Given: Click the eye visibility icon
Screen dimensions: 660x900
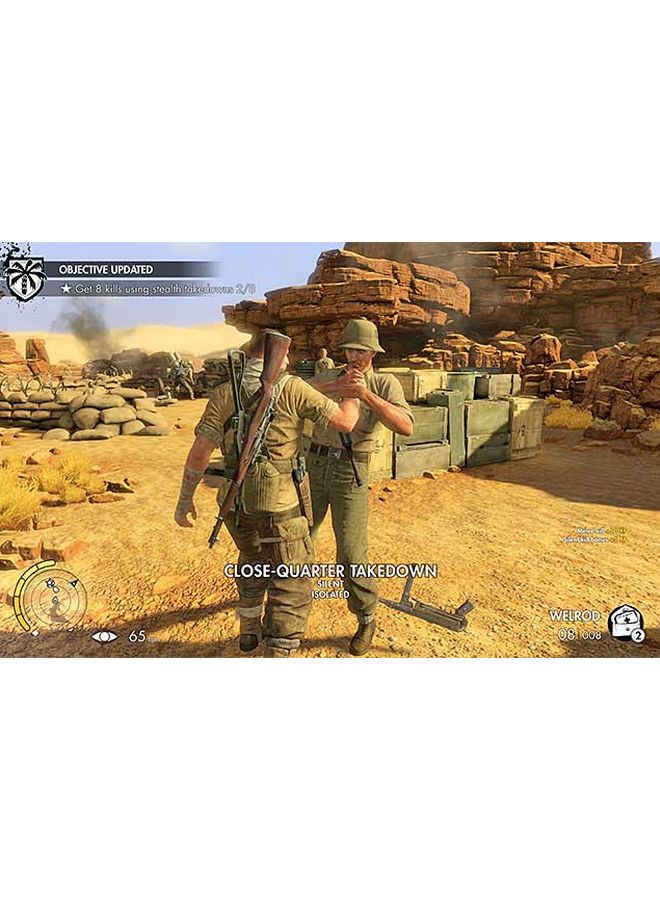Looking at the screenshot, I should pos(104,636).
